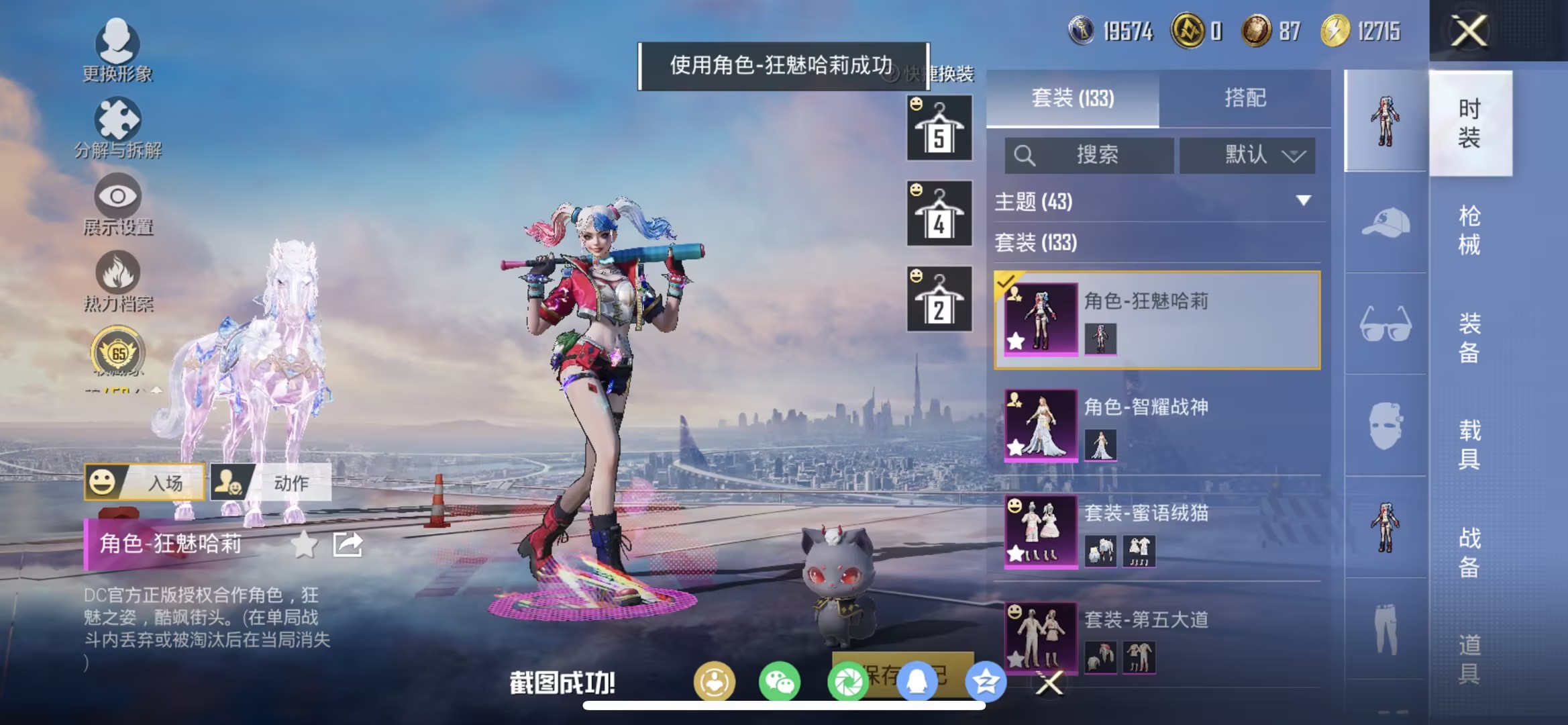This screenshot has height=725, width=1568.
Task: Open outfit preset hanger number 5
Action: point(939,129)
